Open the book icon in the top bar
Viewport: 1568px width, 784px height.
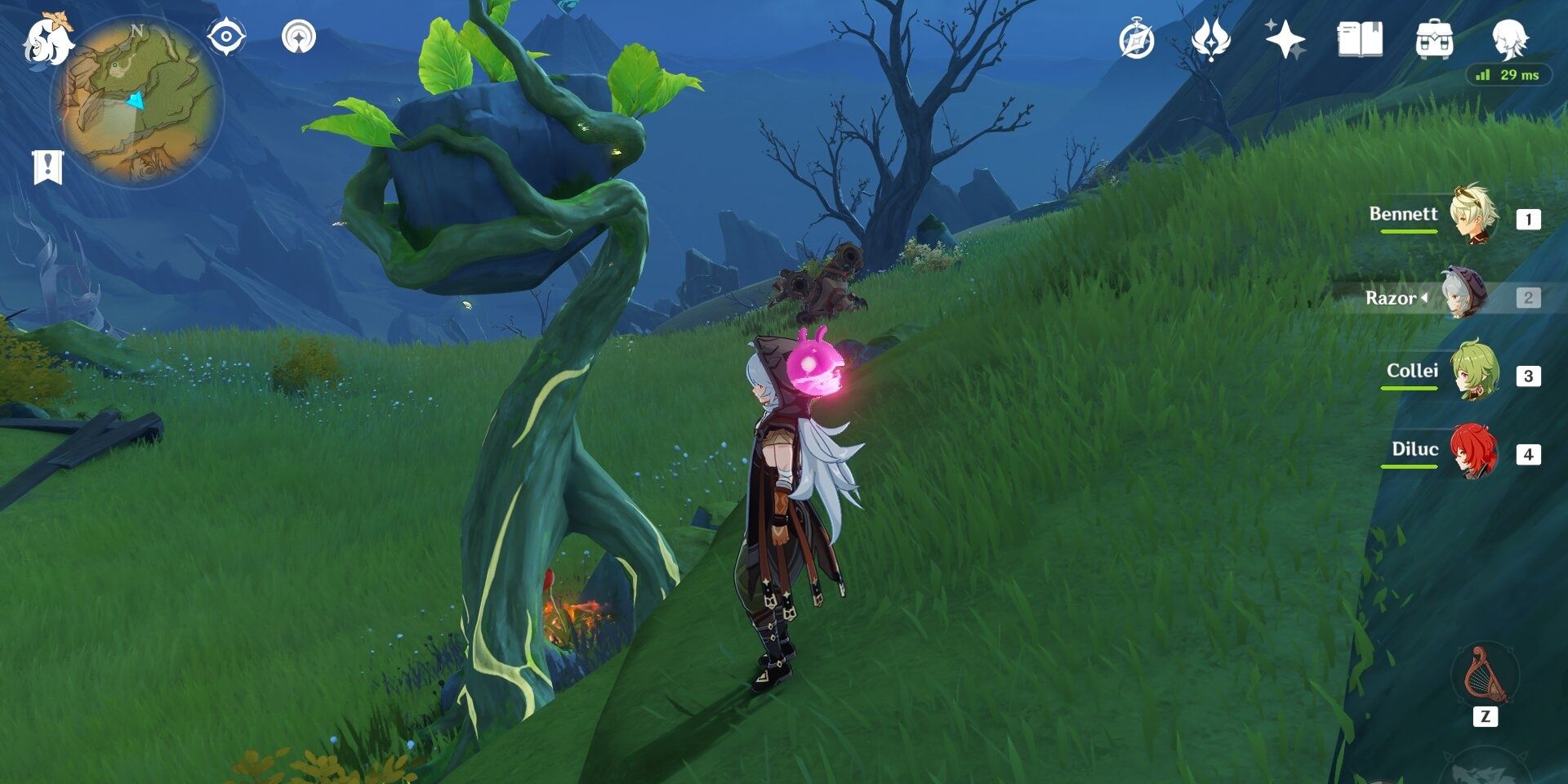(x=1360, y=39)
